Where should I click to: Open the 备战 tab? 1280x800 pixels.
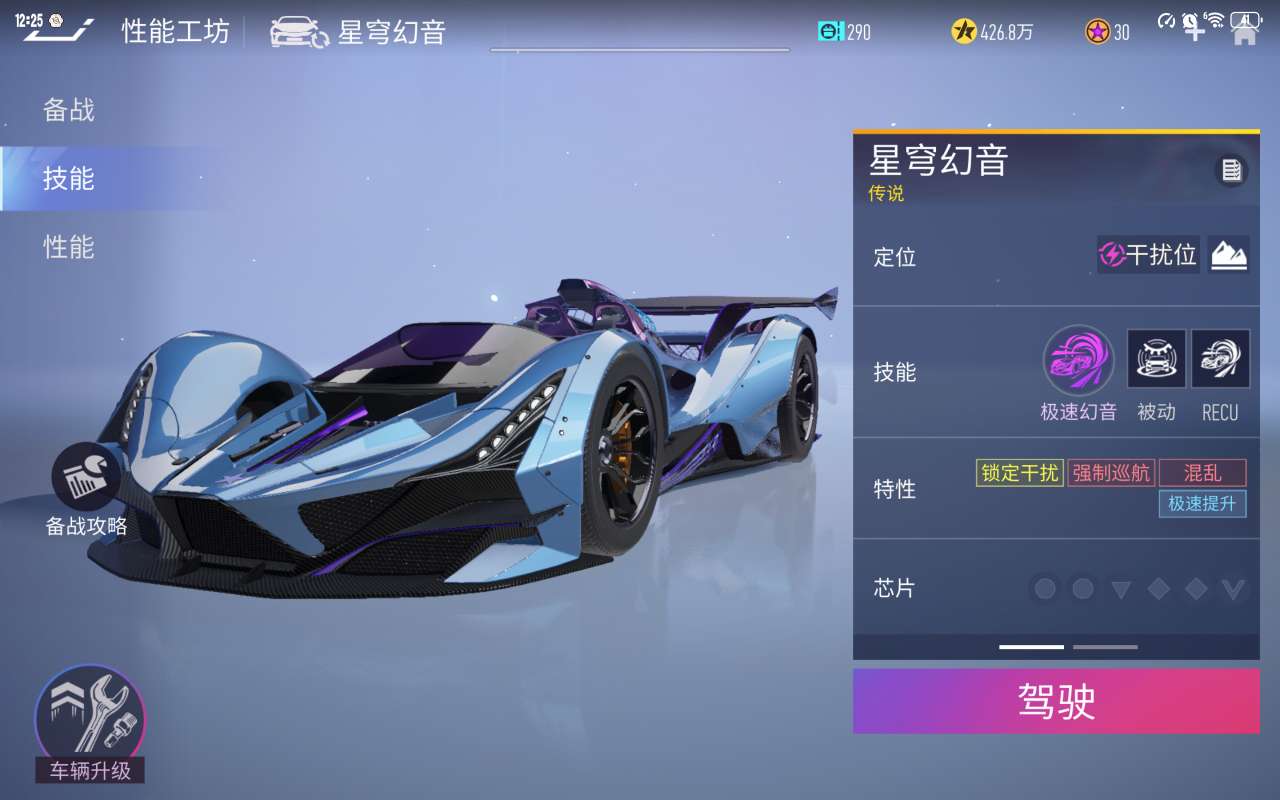[69, 110]
